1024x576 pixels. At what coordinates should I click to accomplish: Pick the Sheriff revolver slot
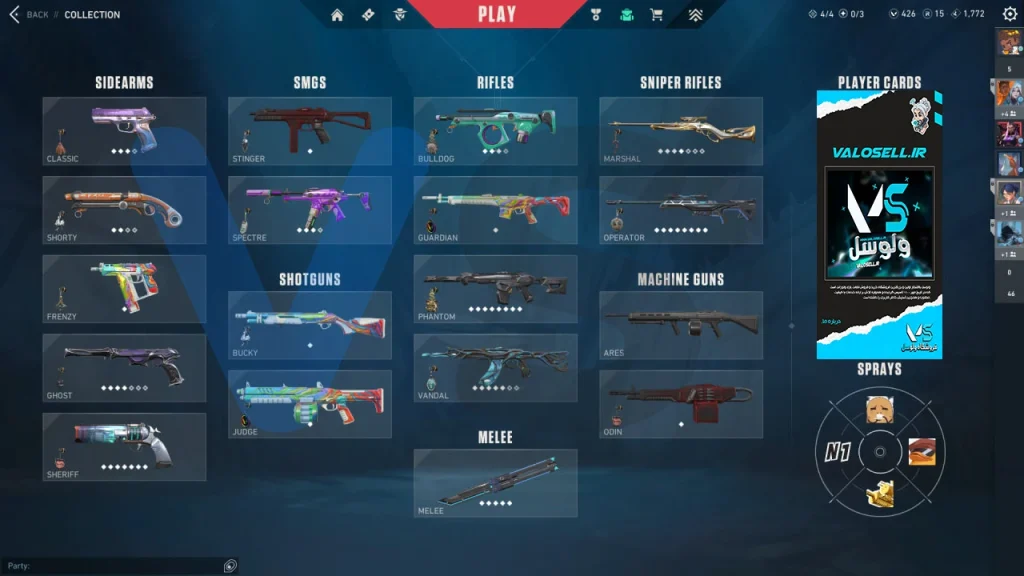[124, 447]
